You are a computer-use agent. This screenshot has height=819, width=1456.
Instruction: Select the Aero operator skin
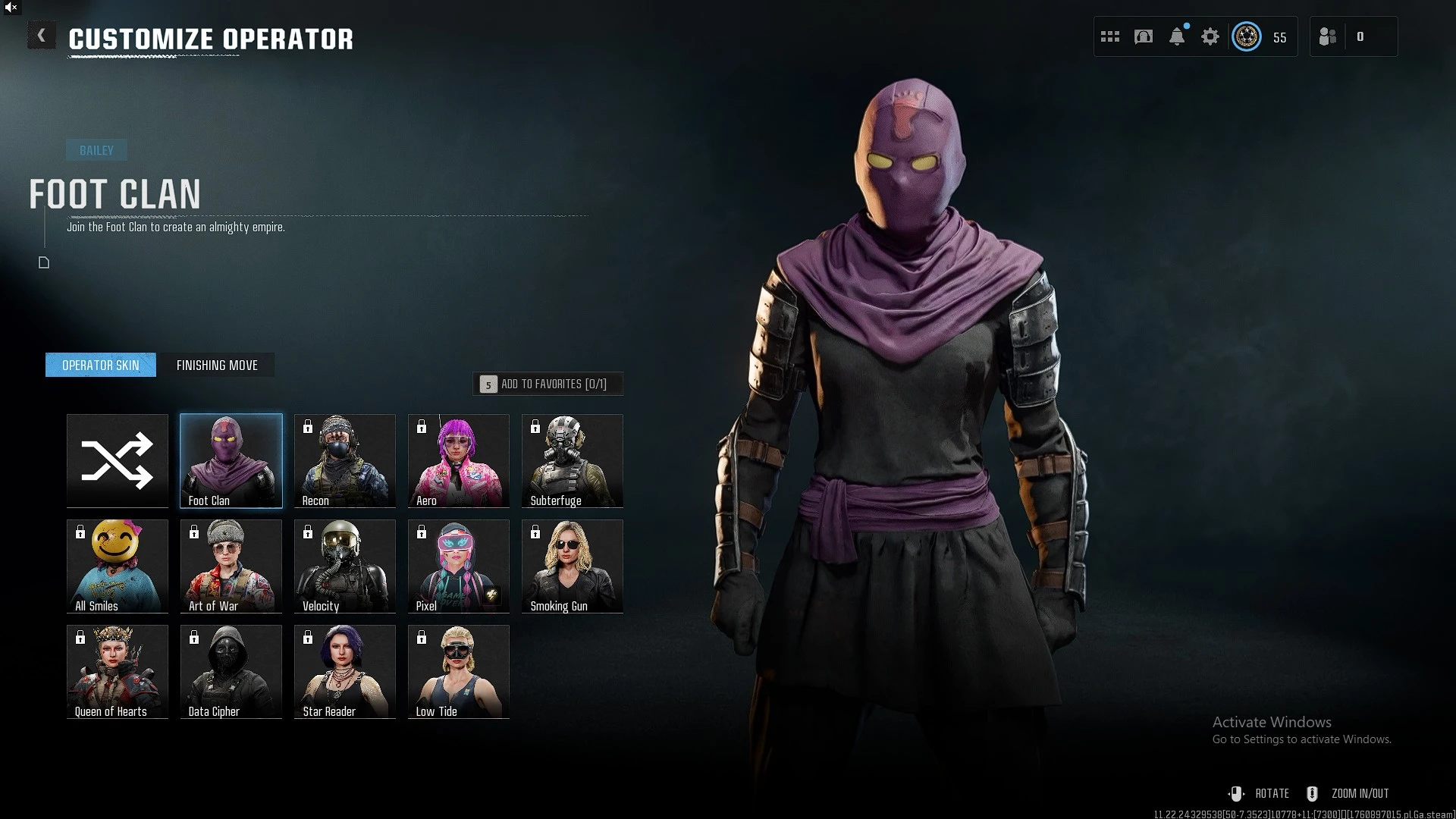[458, 460]
